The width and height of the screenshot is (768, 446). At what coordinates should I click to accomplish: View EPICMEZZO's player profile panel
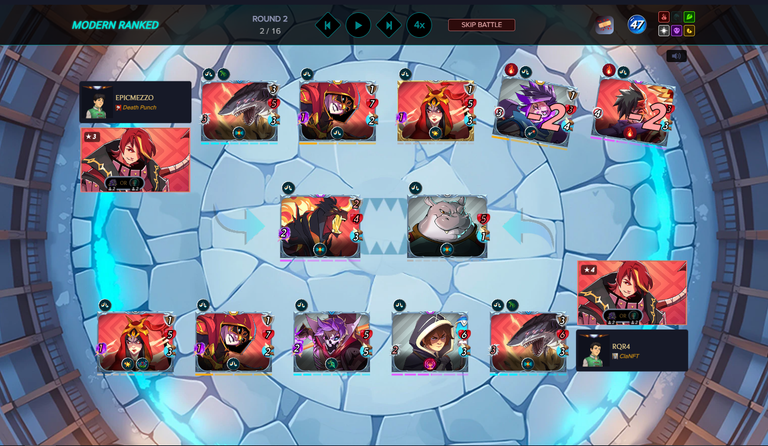click(x=135, y=102)
